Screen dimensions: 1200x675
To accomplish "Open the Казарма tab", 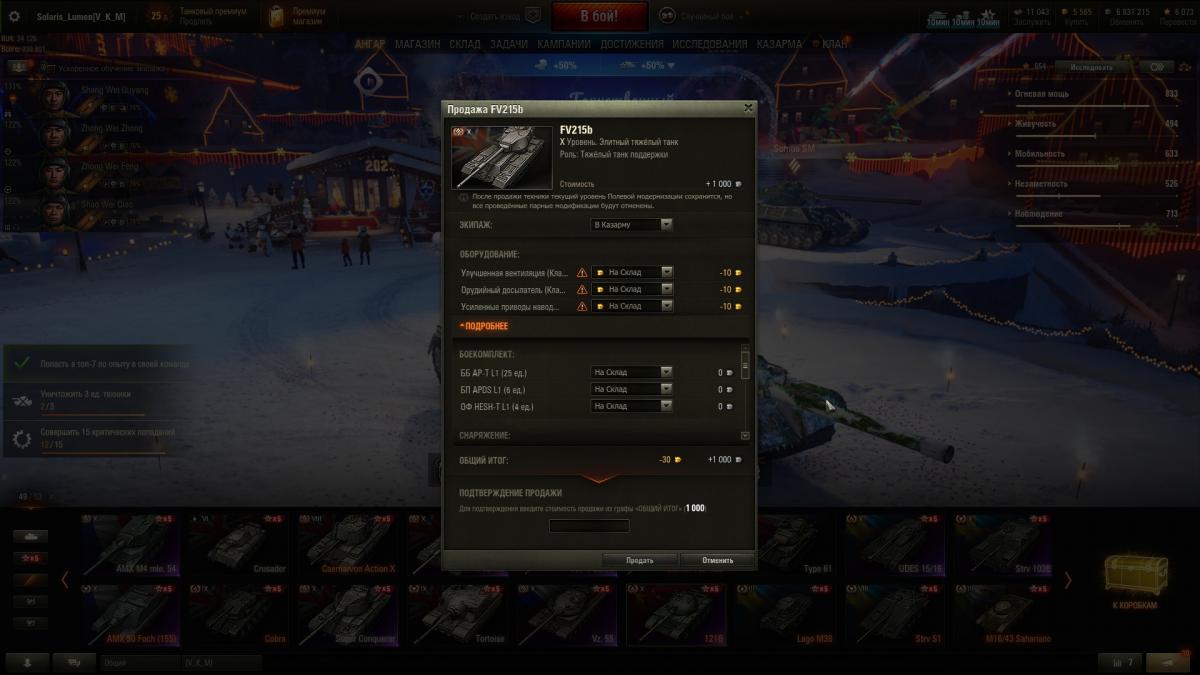I will point(779,44).
